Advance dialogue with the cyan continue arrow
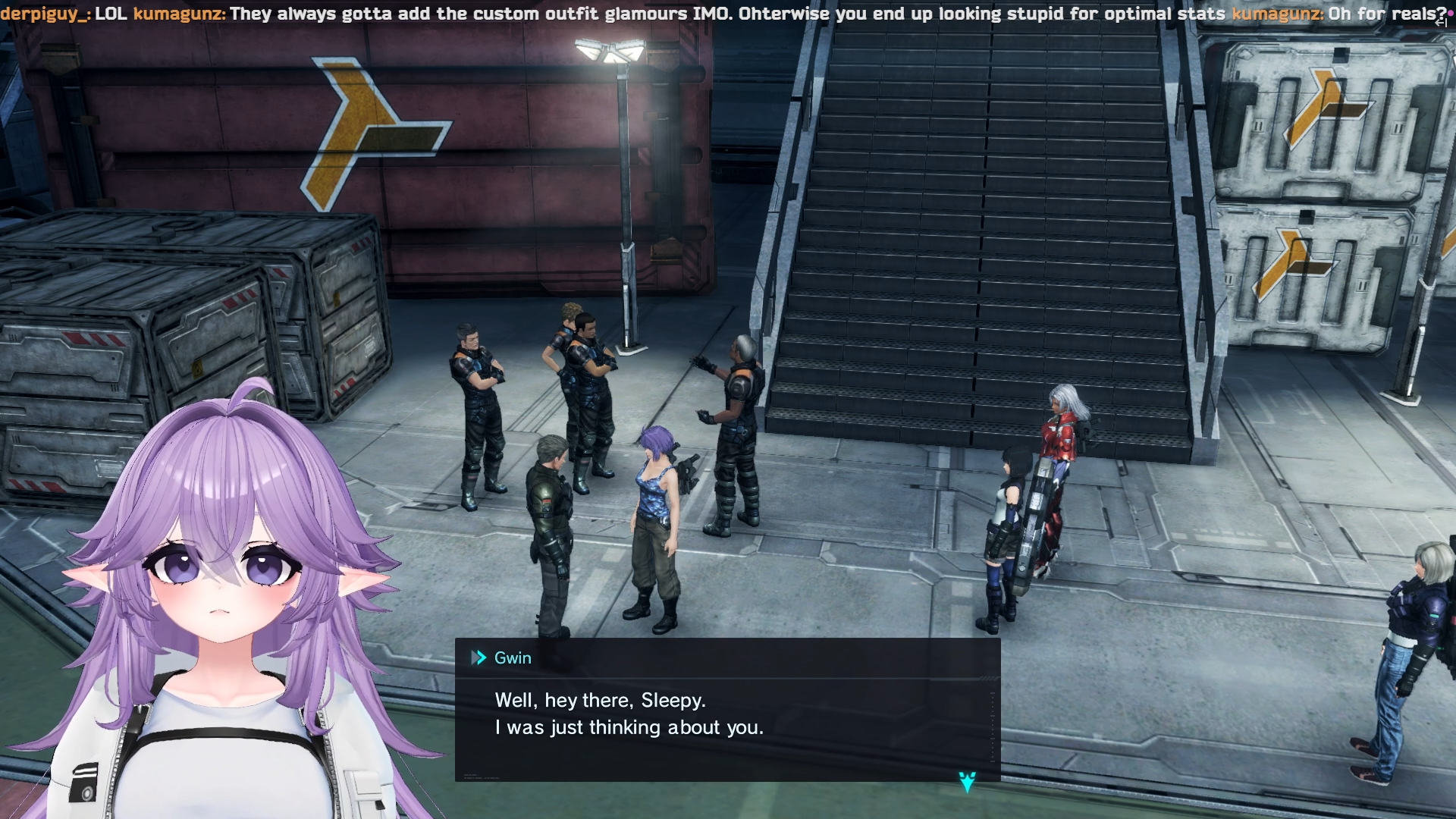The width and height of the screenshot is (1456, 819). point(967,782)
